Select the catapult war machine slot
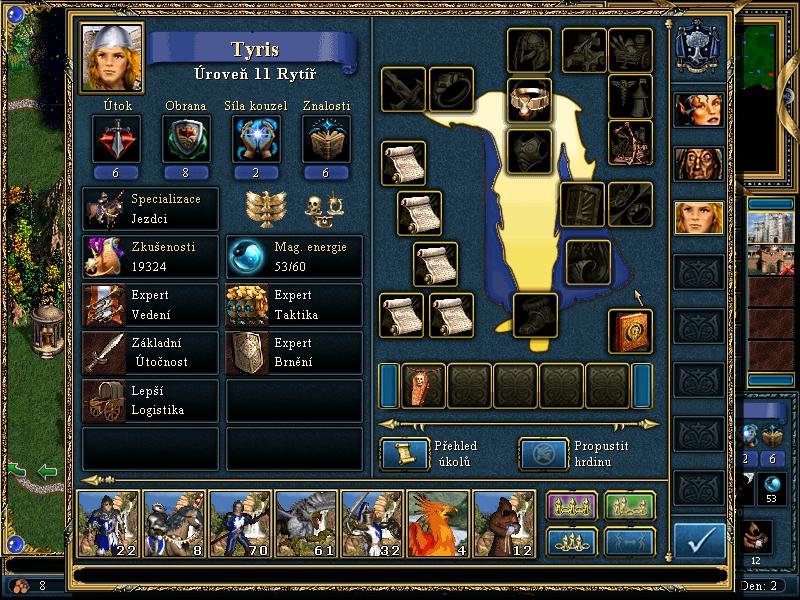This screenshot has width=800, height=600. pos(630,142)
